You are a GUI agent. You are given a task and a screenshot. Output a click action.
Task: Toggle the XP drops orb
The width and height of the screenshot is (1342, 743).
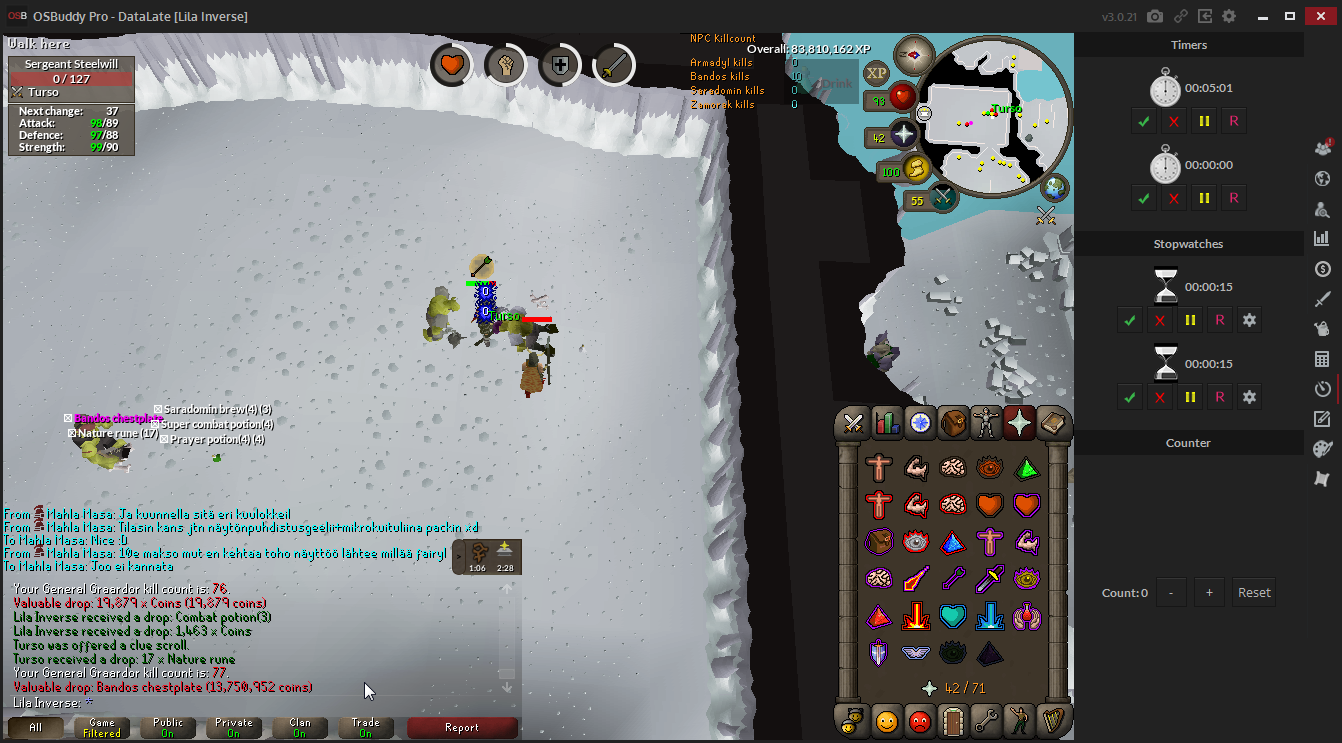877,73
